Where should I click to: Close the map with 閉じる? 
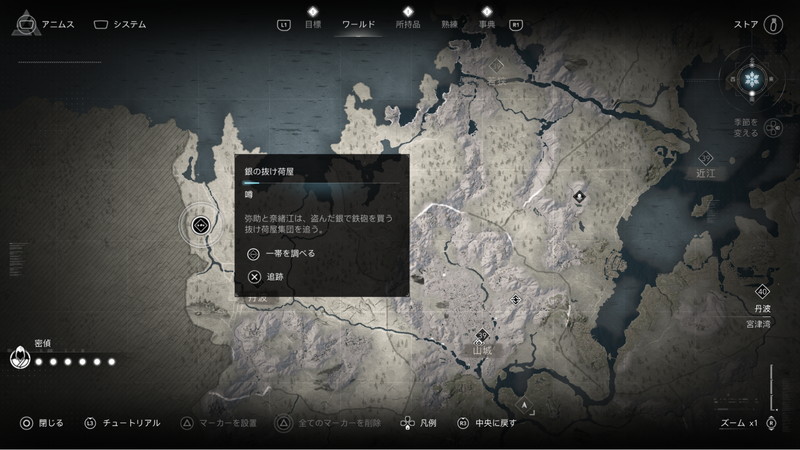point(41,423)
